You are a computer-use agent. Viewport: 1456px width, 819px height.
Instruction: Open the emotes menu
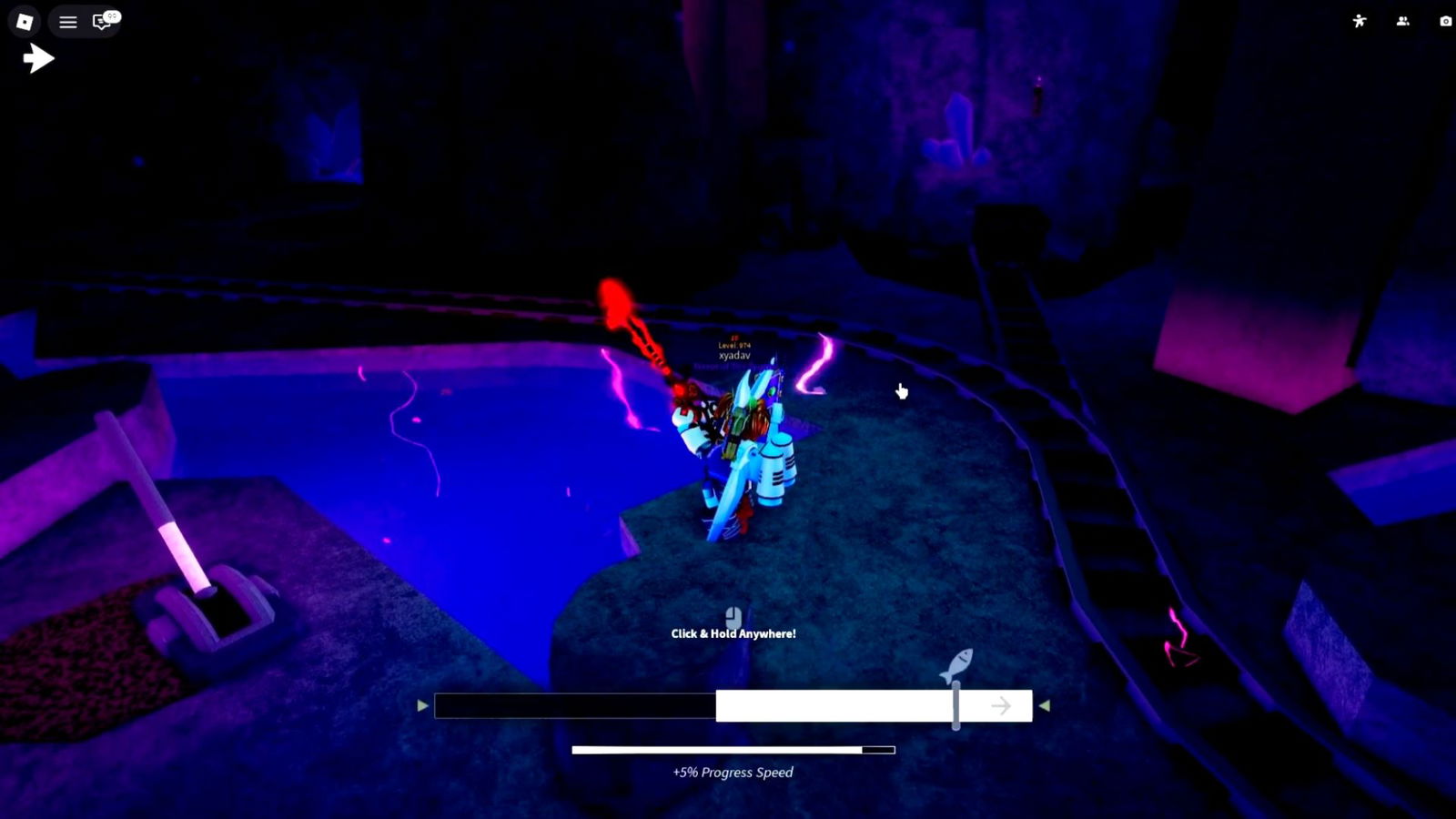(x=1359, y=21)
